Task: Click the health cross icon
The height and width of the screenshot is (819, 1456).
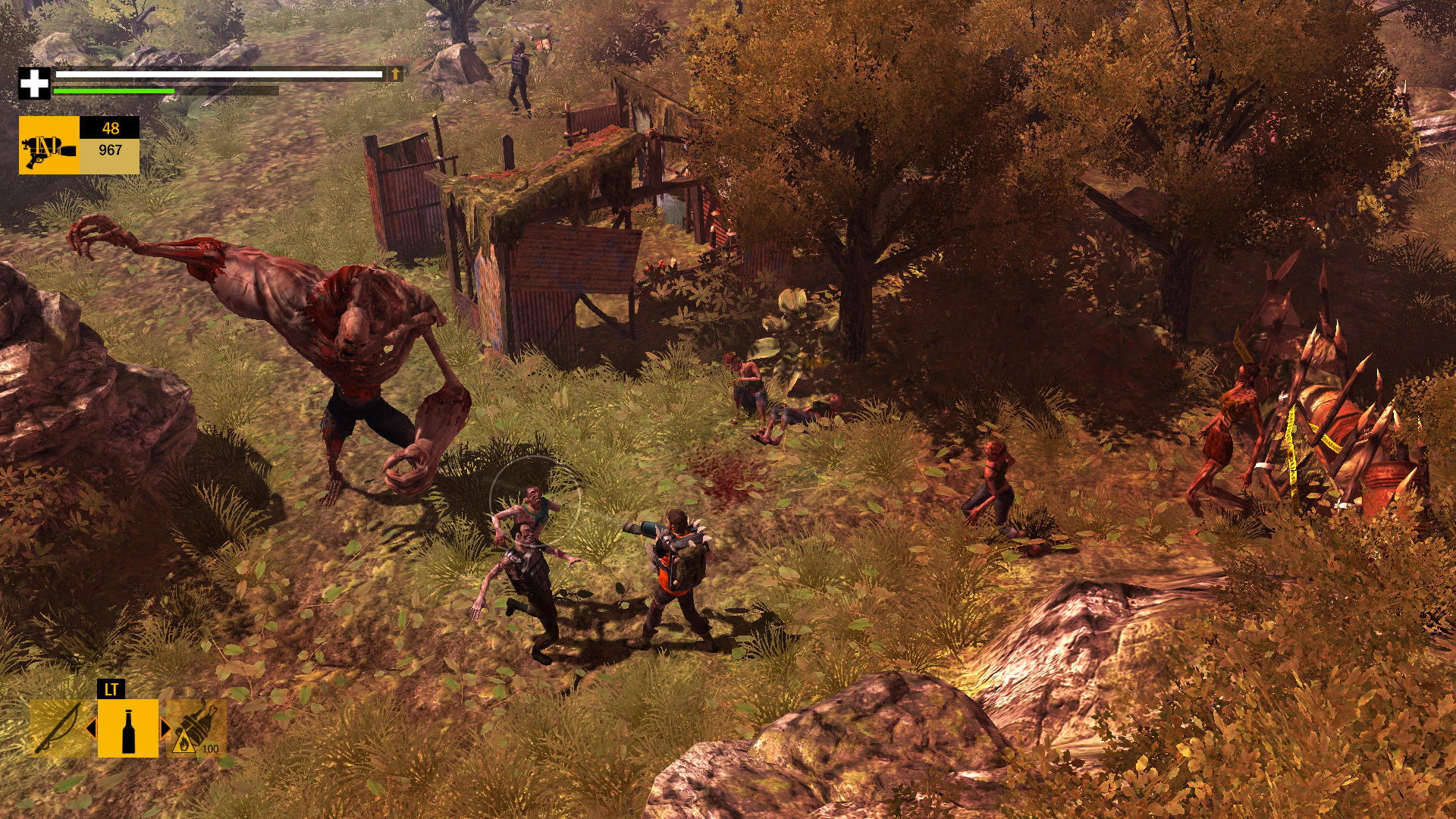Action: coord(32,78)
